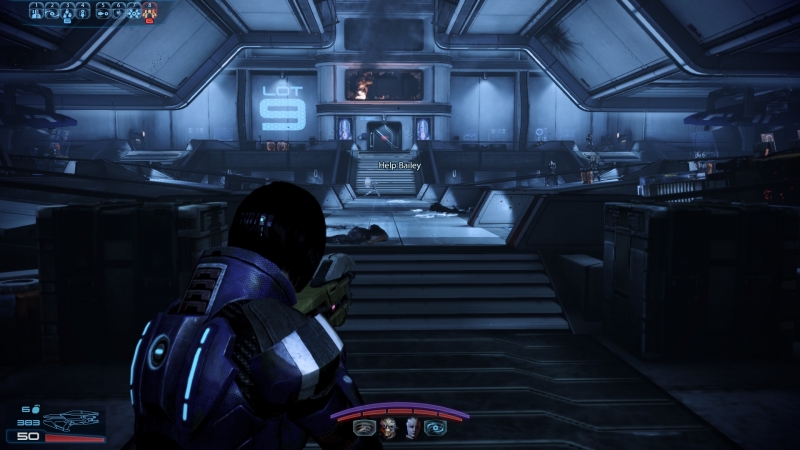Viewport: 800px width, 450px height.
Task: Activate the power in hotbar slot 6
Action: point(119,11)
